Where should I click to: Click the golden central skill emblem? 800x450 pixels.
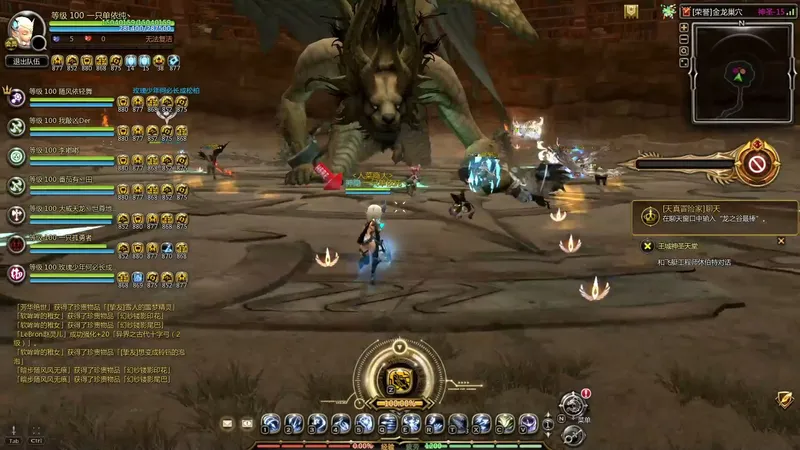coord(399,378)
